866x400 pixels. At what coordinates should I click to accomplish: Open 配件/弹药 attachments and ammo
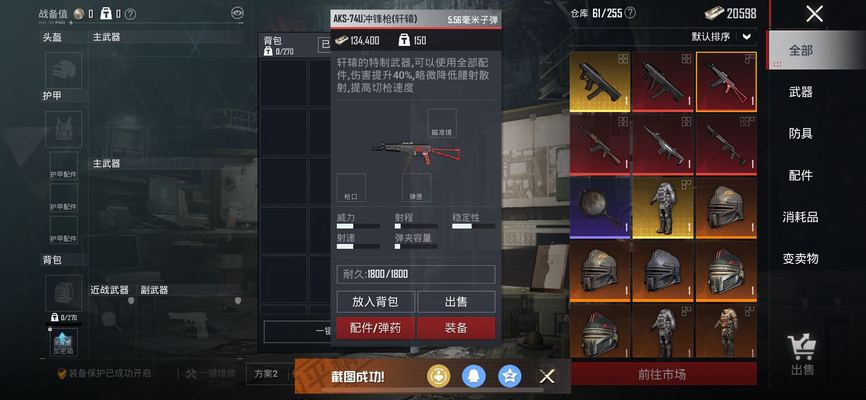(374, 328)
